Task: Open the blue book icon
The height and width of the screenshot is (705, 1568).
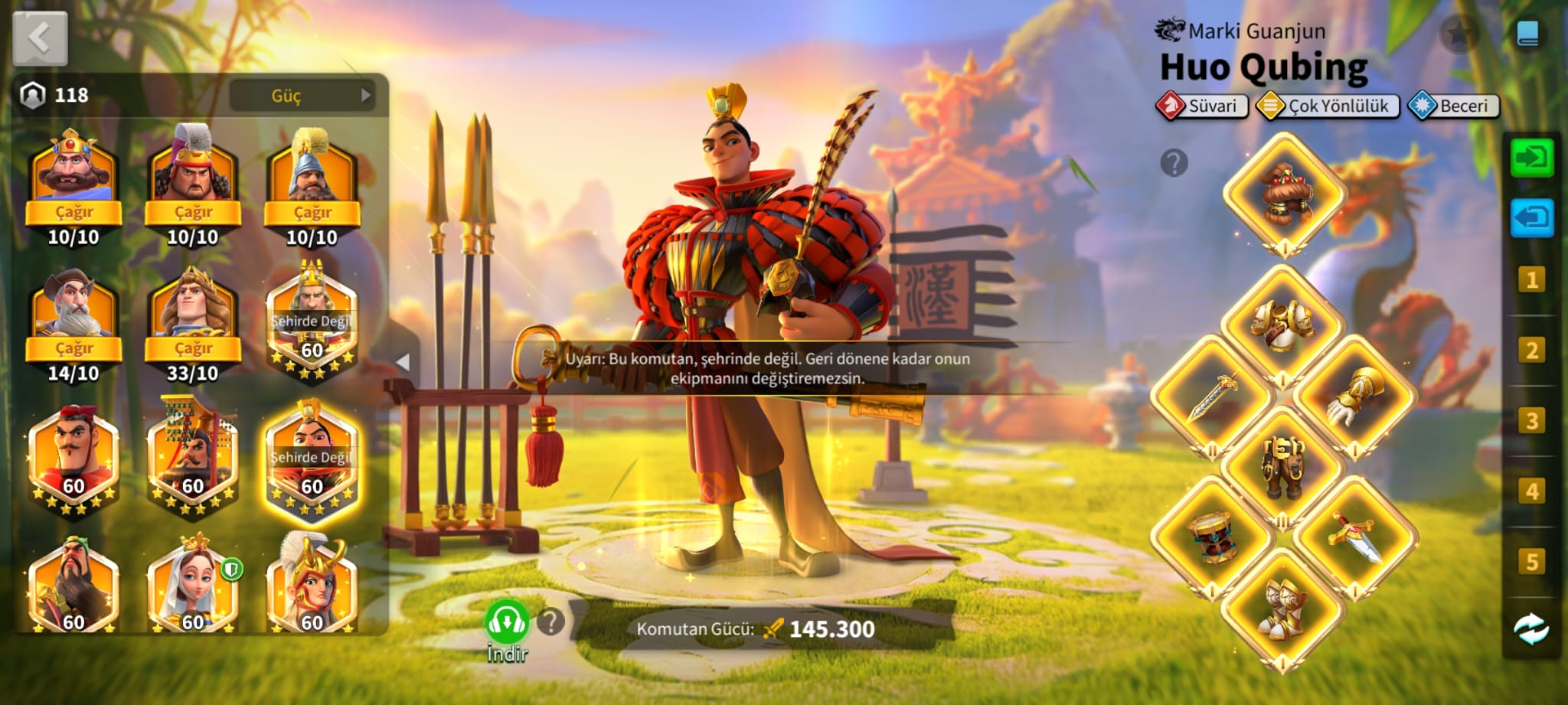Action: [1527, 34]
